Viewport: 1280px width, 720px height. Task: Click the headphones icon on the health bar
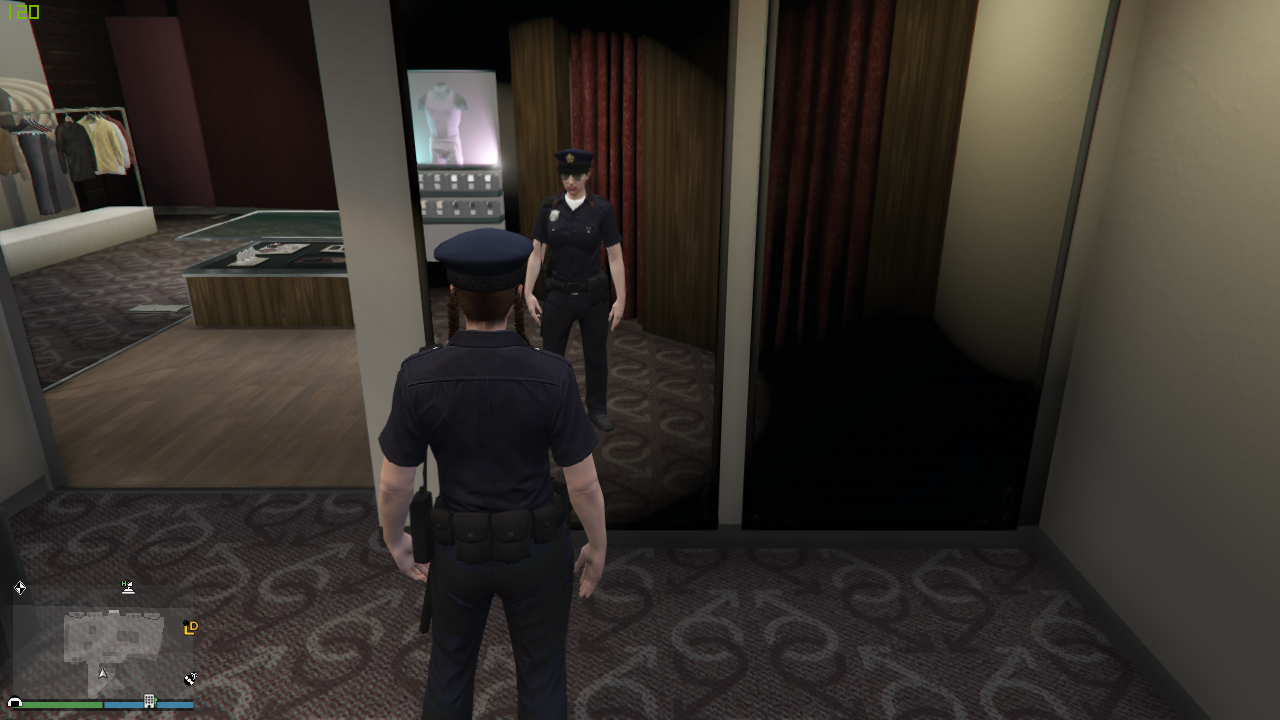point(14,703)
